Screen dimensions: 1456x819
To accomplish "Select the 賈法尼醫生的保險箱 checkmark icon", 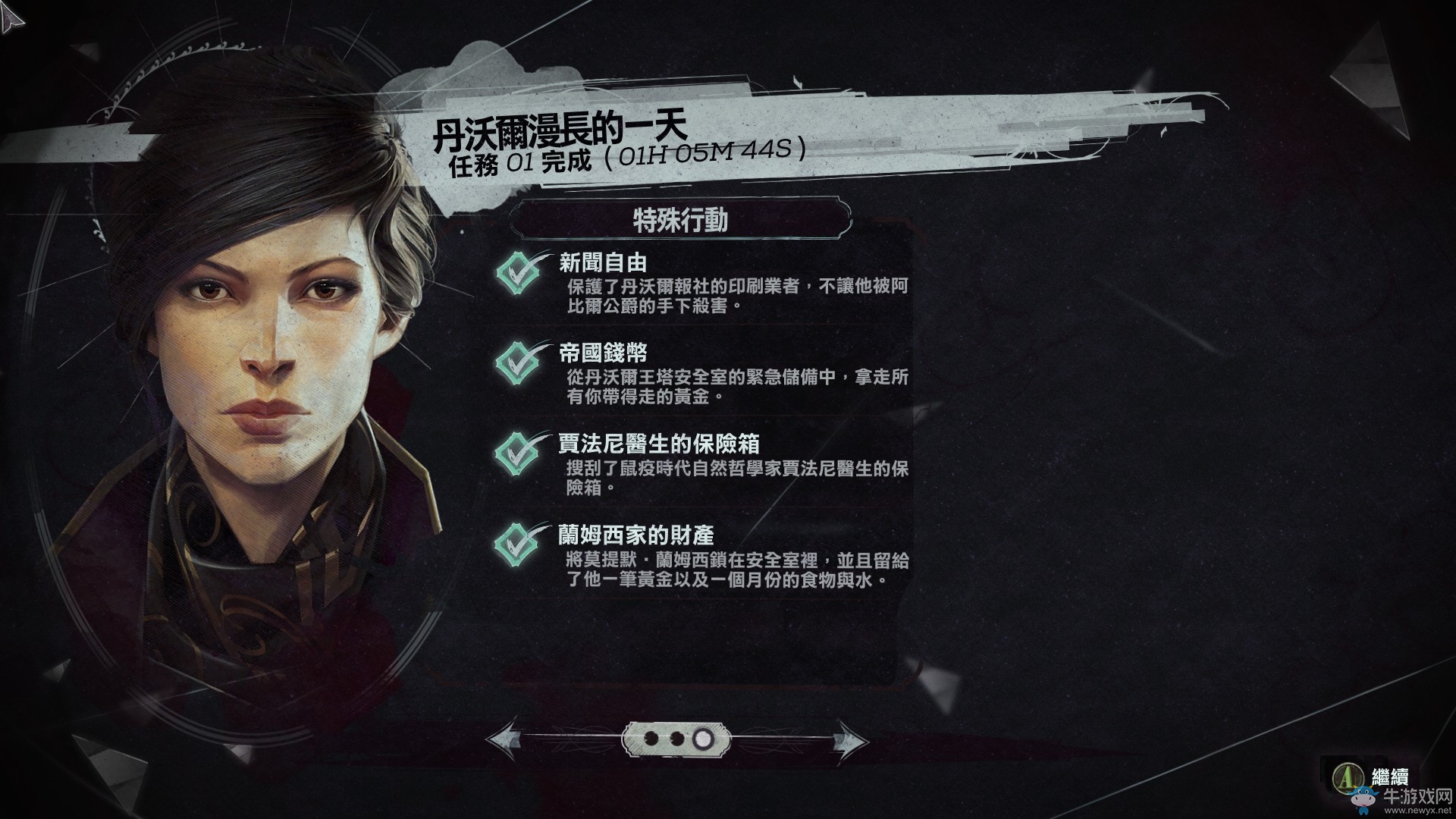I will pos(519,453).
